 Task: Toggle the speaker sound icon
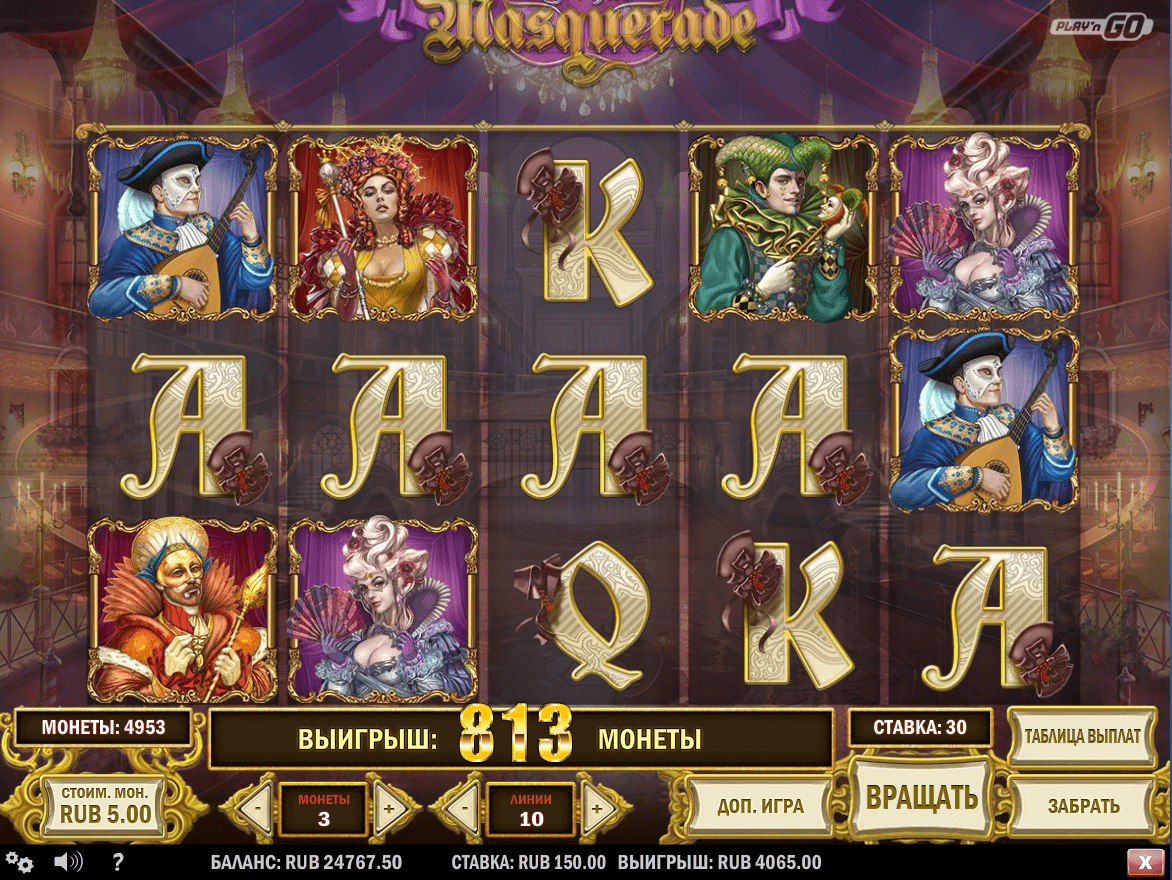(x=68, y=862)
